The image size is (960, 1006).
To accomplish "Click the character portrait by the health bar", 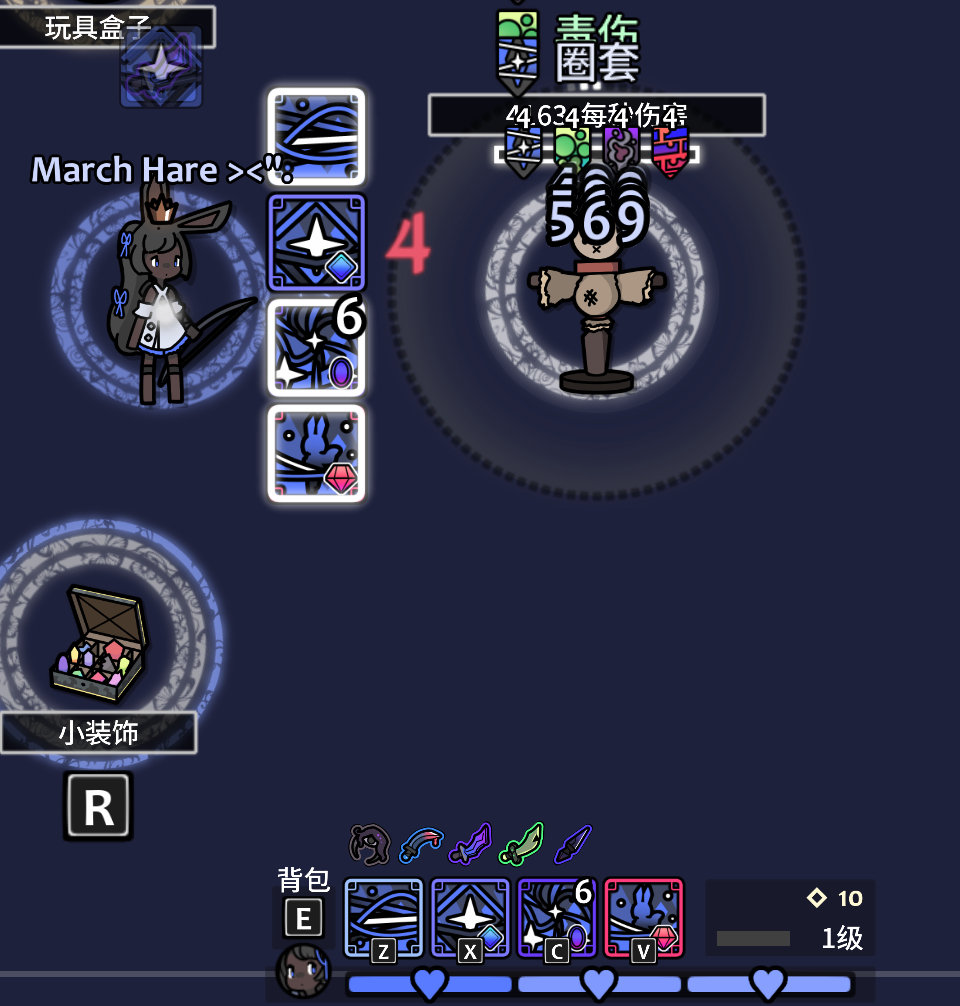I will point(302,971).
